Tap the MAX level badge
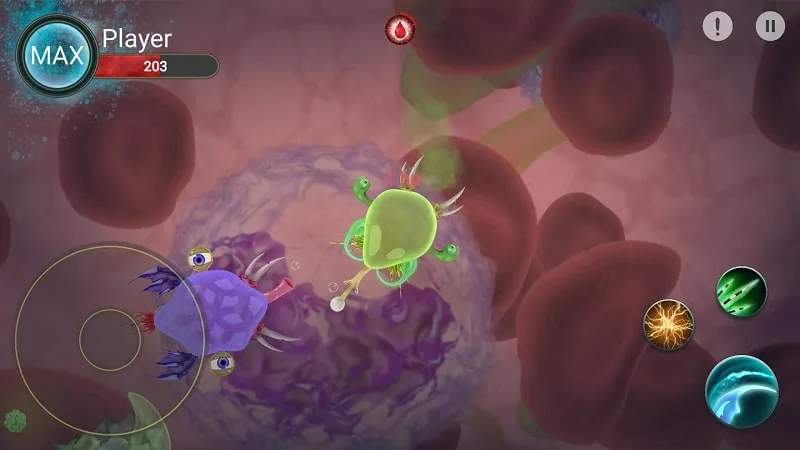800x450 pixels. [57, 55]
